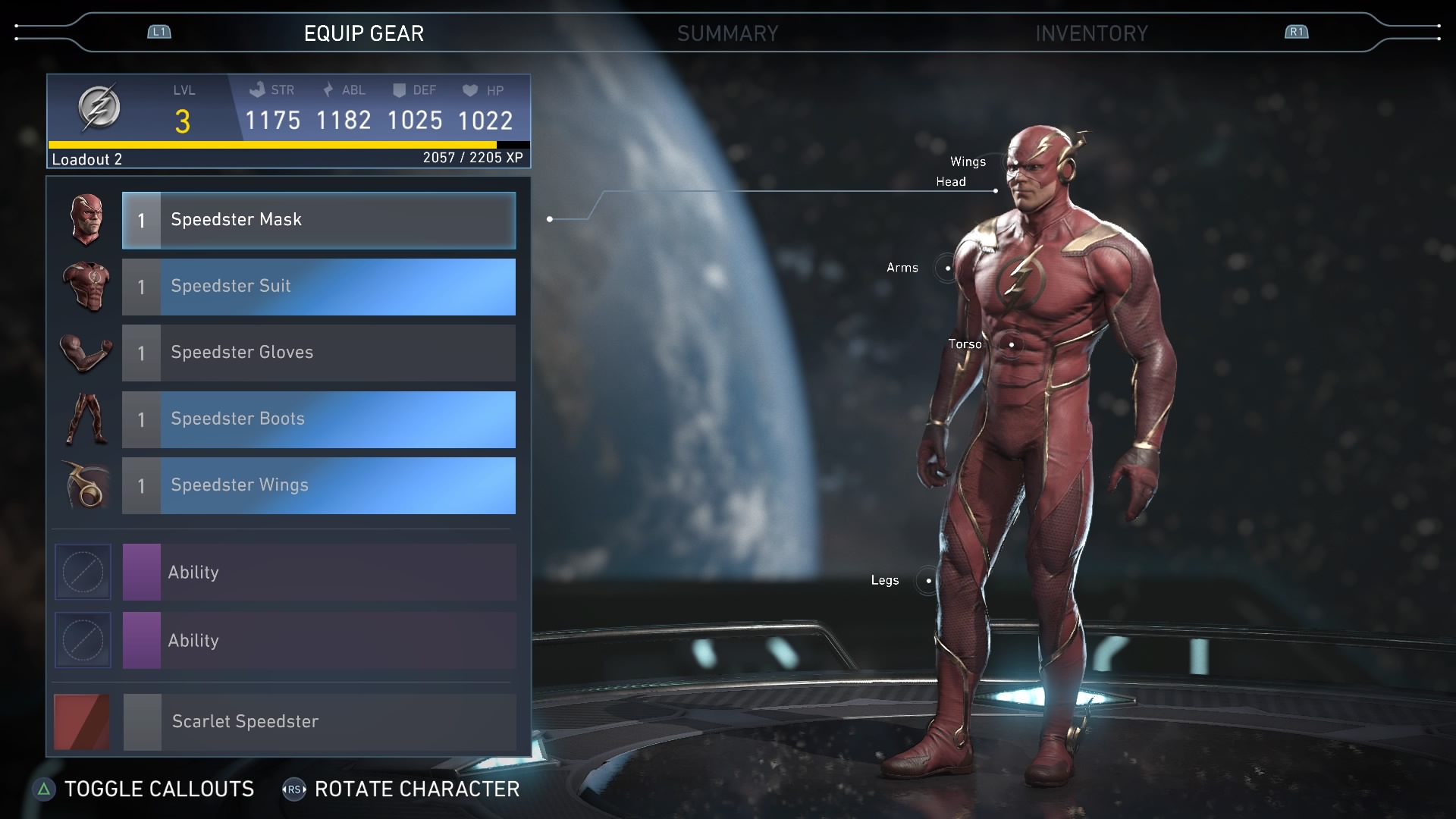Image resolution: width=1456 pixels, height=819 pixels.
Task: Select the Speedster Wings accessory slot
Action: coord(318,485)
